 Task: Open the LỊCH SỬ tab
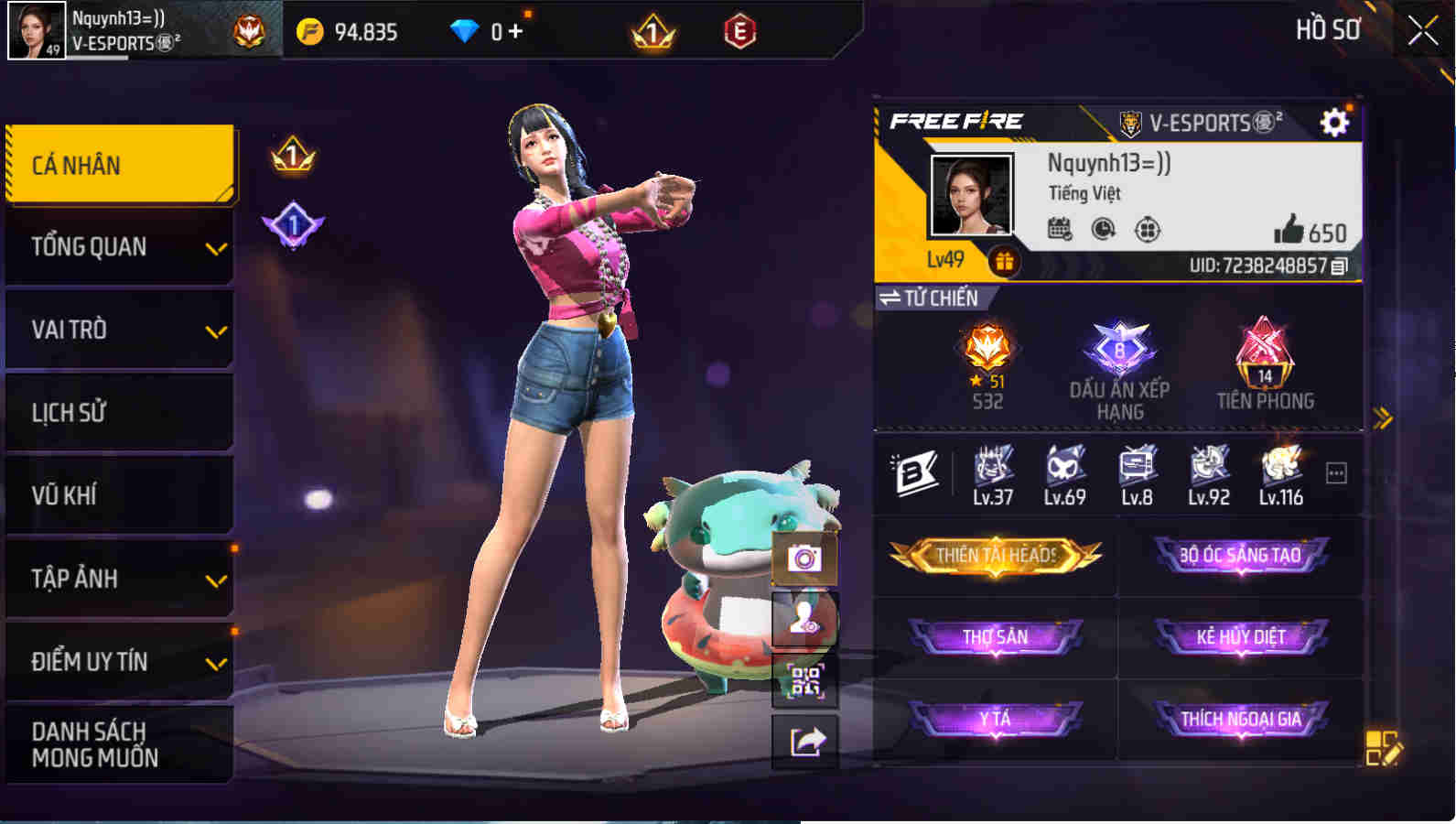(114, 412)
